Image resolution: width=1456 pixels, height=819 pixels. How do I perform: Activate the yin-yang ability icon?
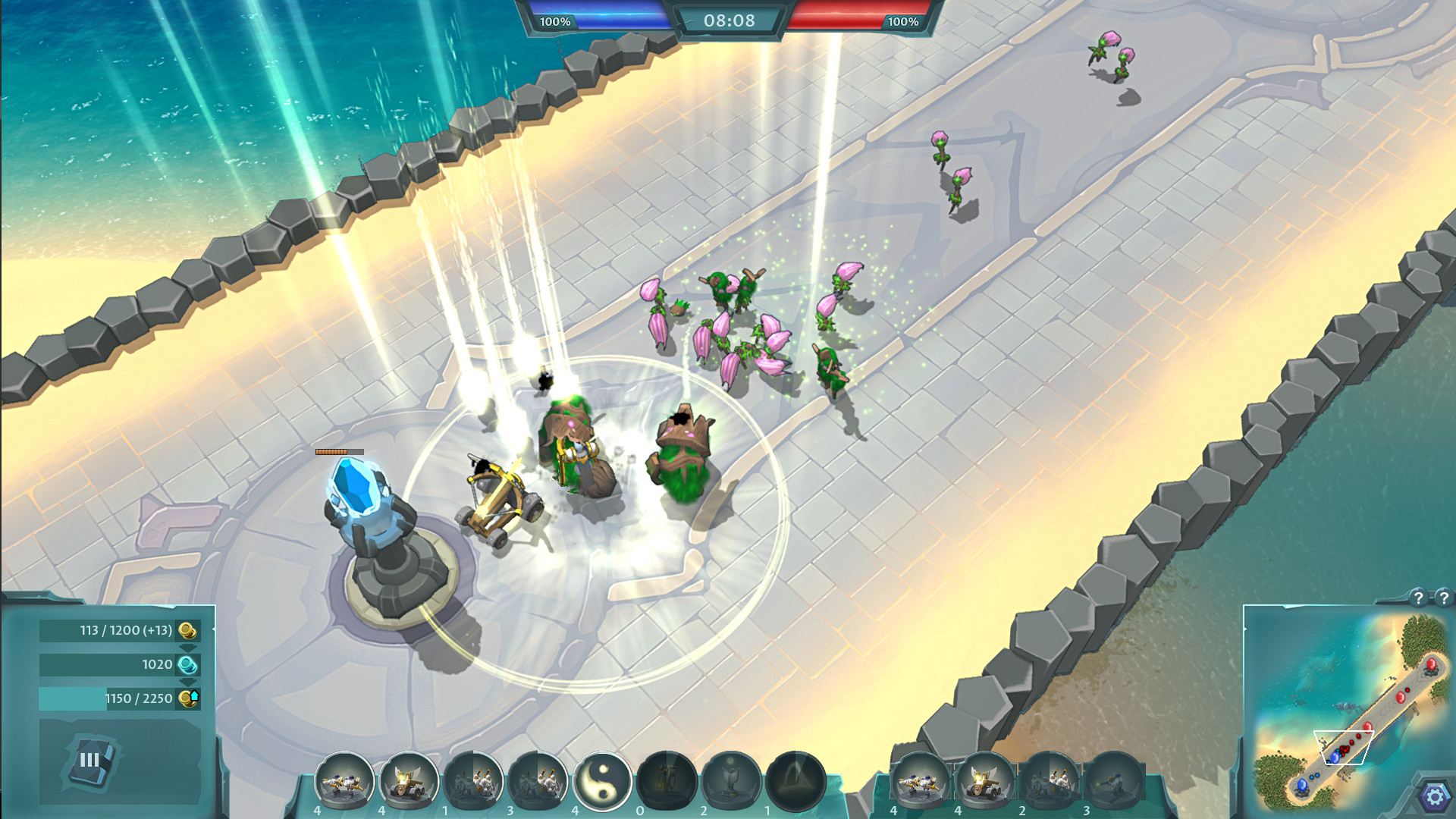tap(603, 781)
